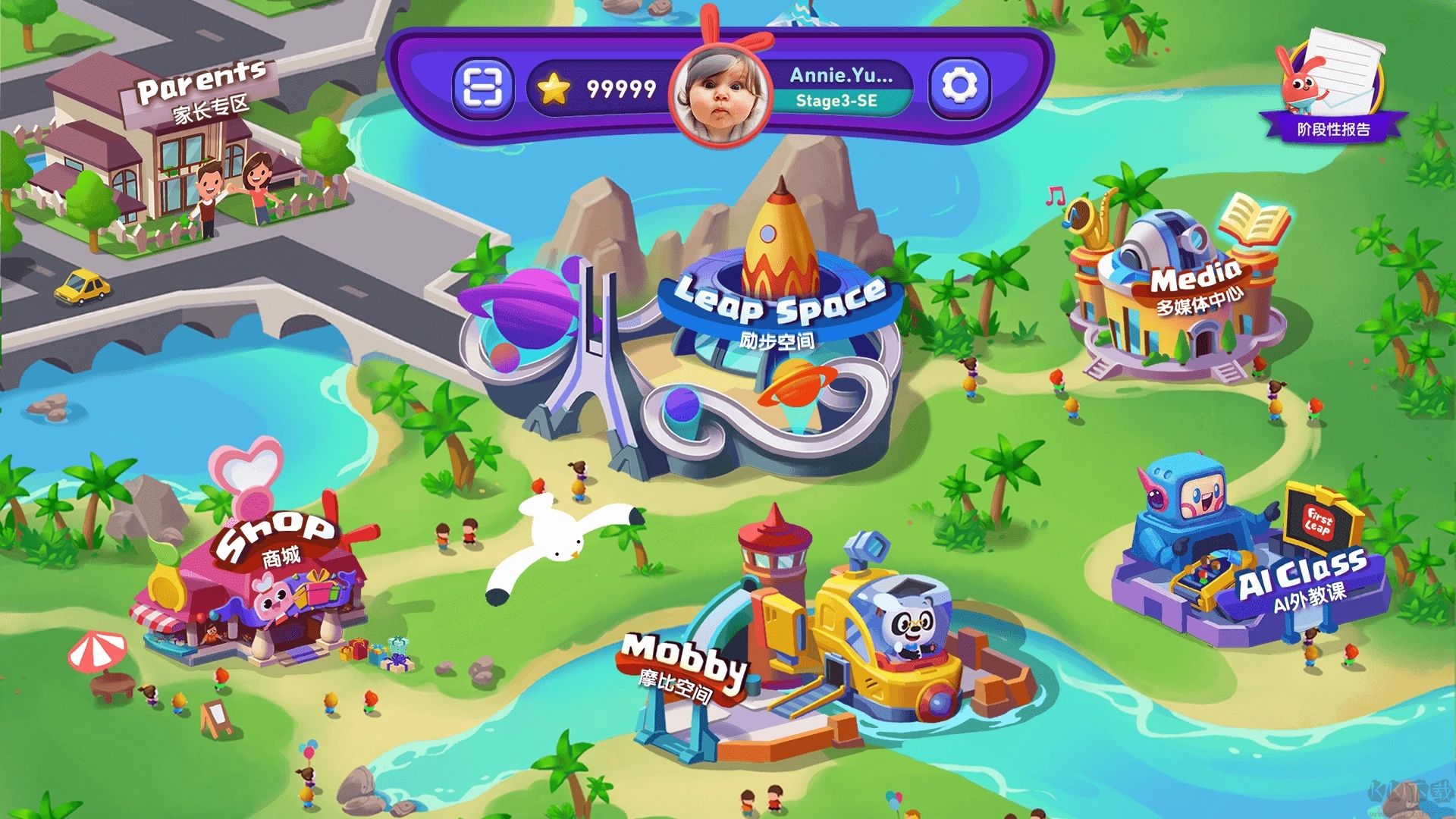The height and width of the screenshot is (819, 1456).
Task: Open the 阶段性报告 stage report
Action: coord(1332,87)
